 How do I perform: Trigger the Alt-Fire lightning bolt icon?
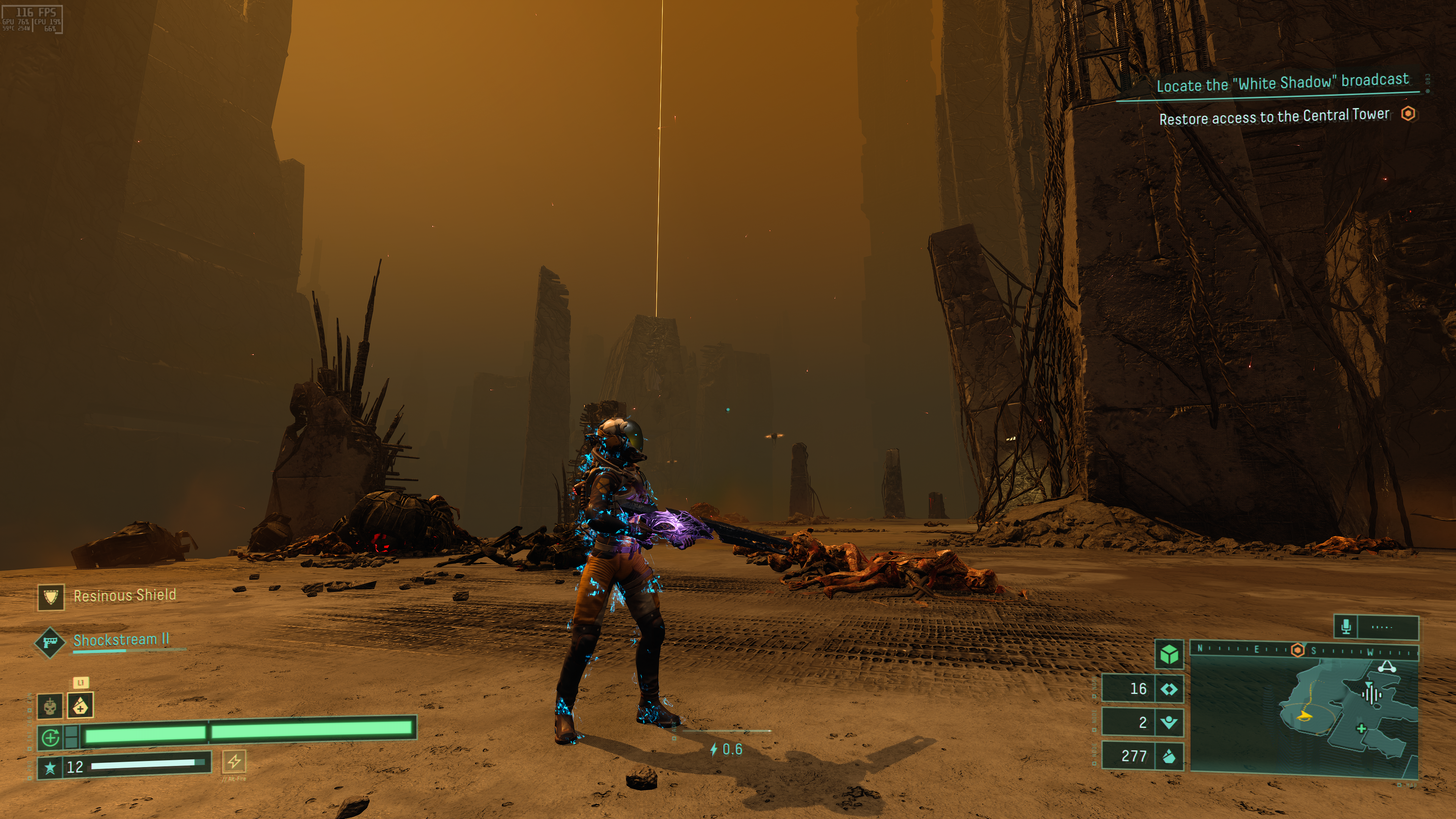(234, 761)
